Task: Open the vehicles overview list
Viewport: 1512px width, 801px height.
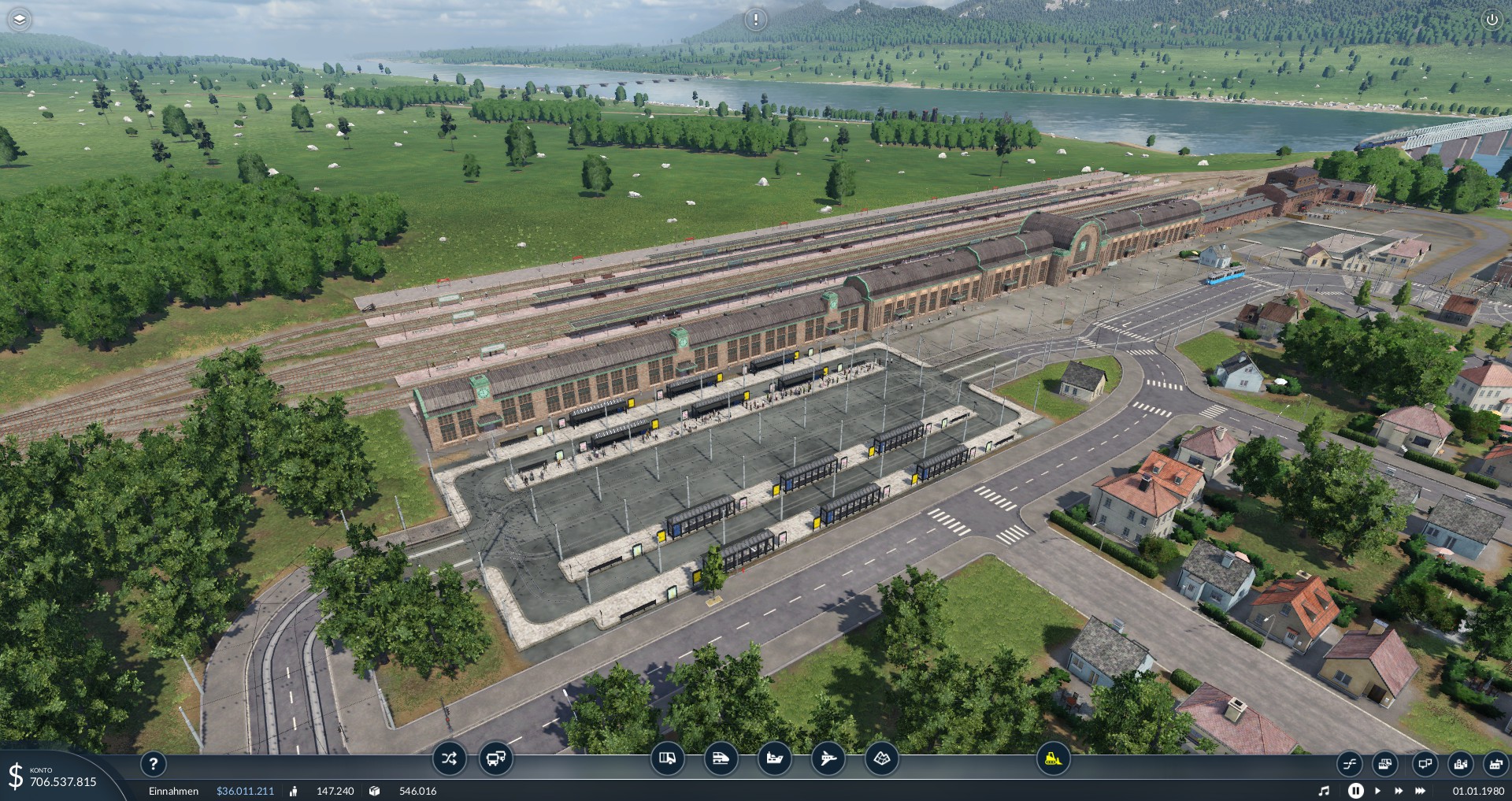Action: tap(1385, 764)
